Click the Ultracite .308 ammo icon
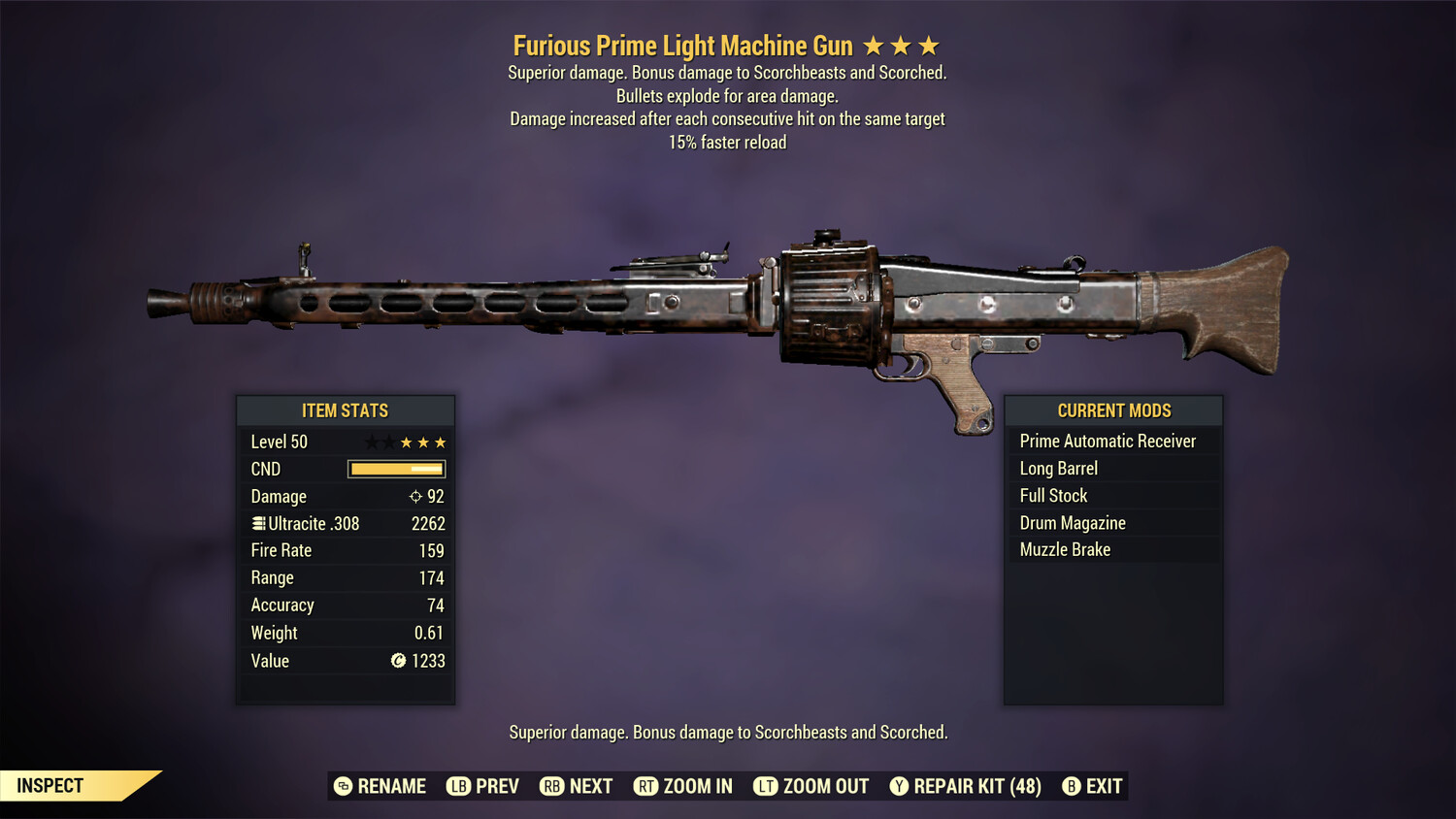1456x819 pixels. [258, 523]
